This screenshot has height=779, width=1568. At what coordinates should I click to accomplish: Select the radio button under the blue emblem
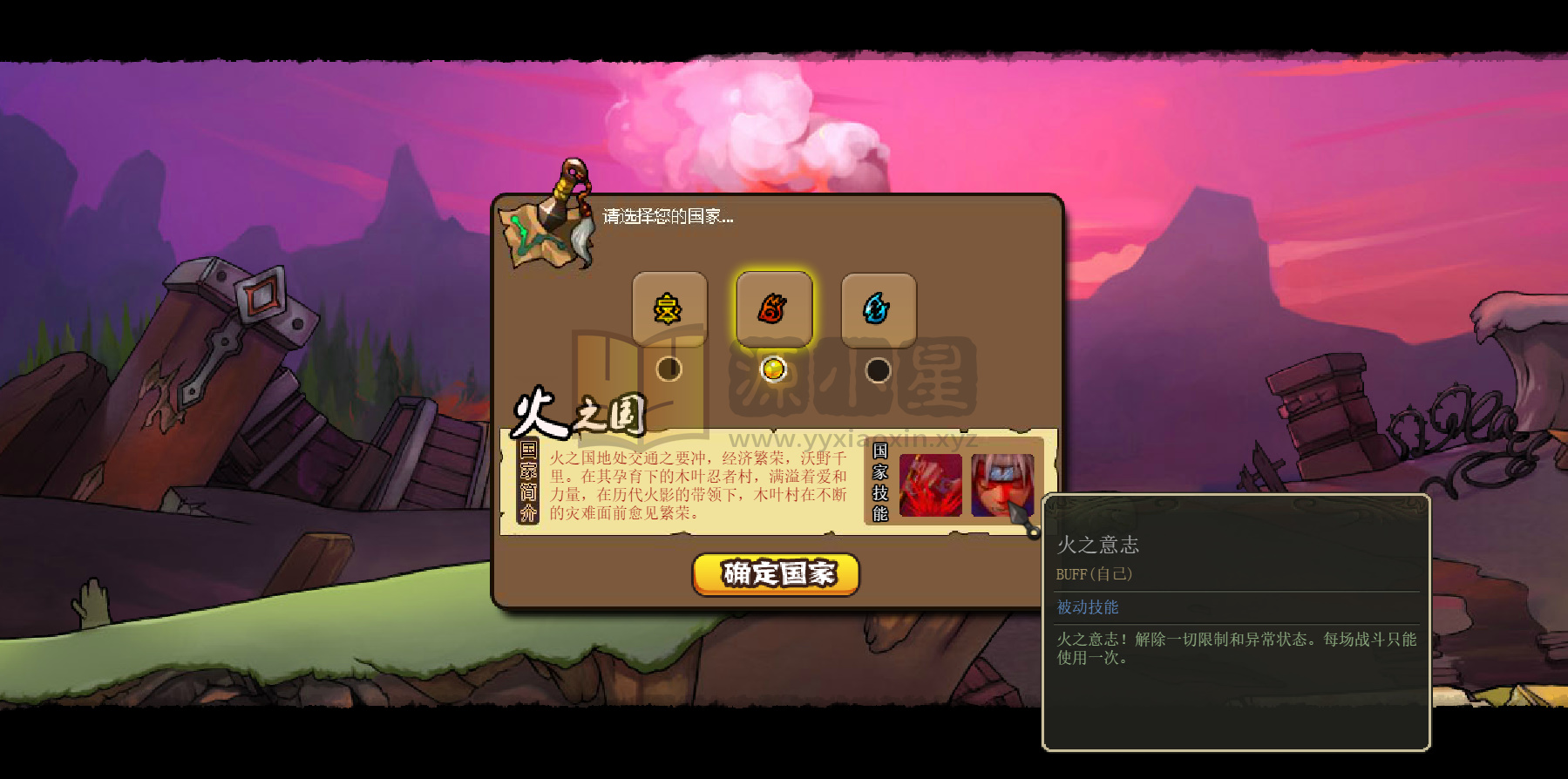878,370
